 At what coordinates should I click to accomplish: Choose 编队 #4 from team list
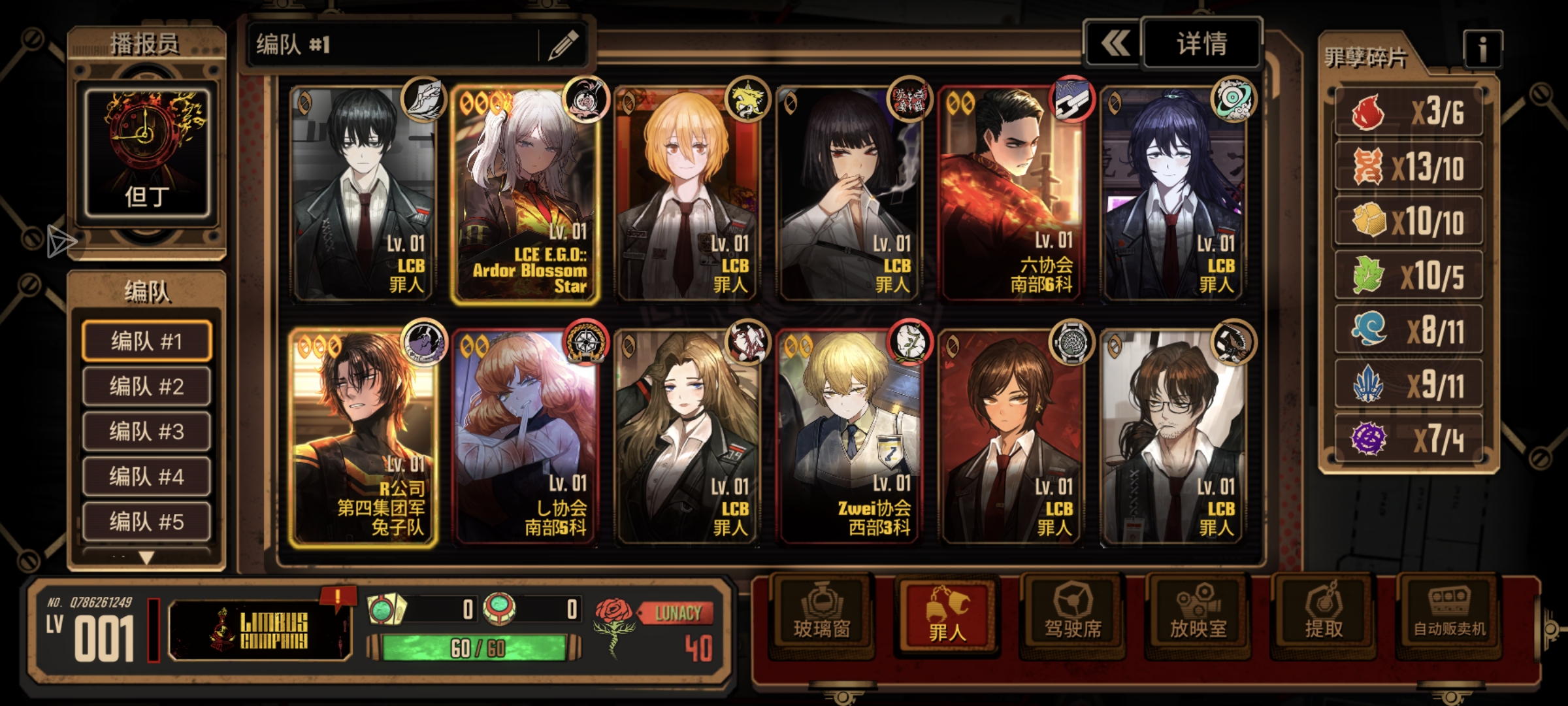tap(146, 477)
